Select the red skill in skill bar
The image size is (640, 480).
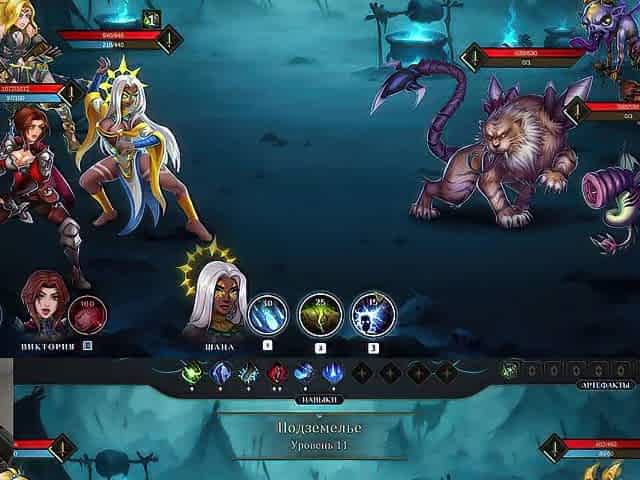coord(277,373)
